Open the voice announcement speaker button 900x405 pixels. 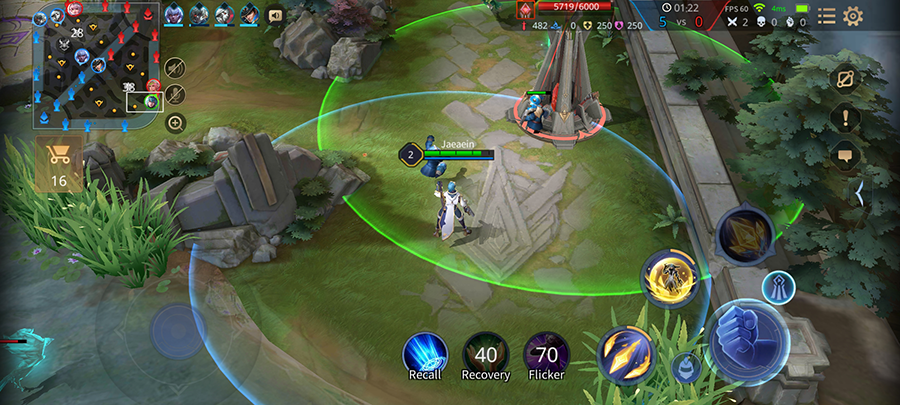click(x=275, y=15)
